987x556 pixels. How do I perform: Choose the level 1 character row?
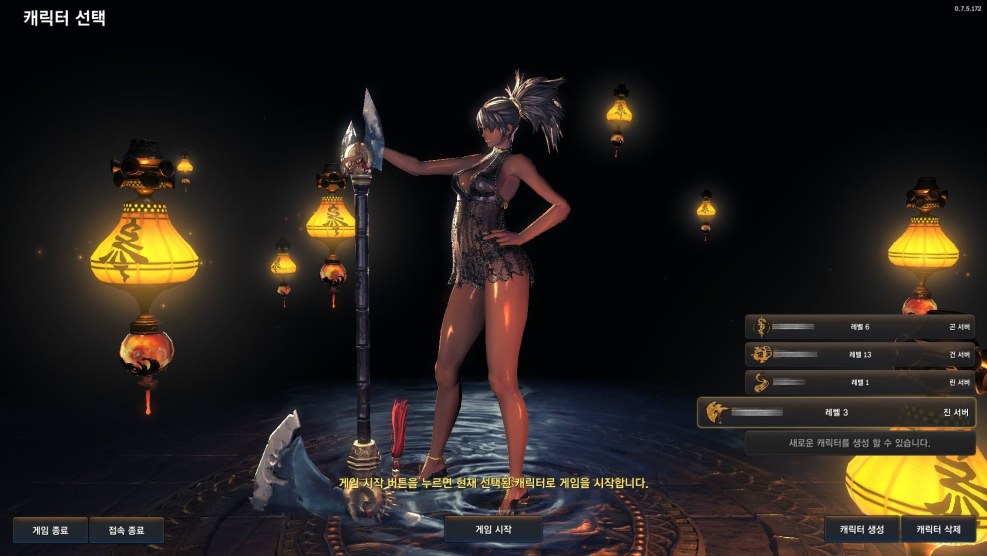[860, 382]
